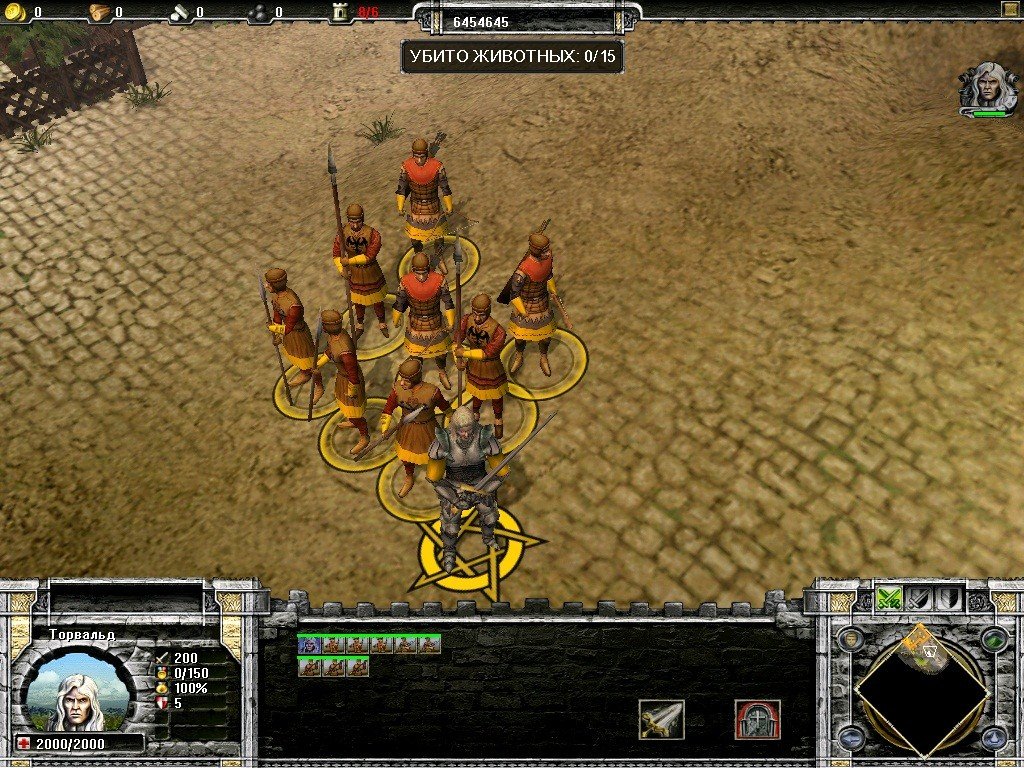Screen dimensions: 1024x768
Task: Click the round blue arrow button under minimap
Action: click(x=851, y=738)
